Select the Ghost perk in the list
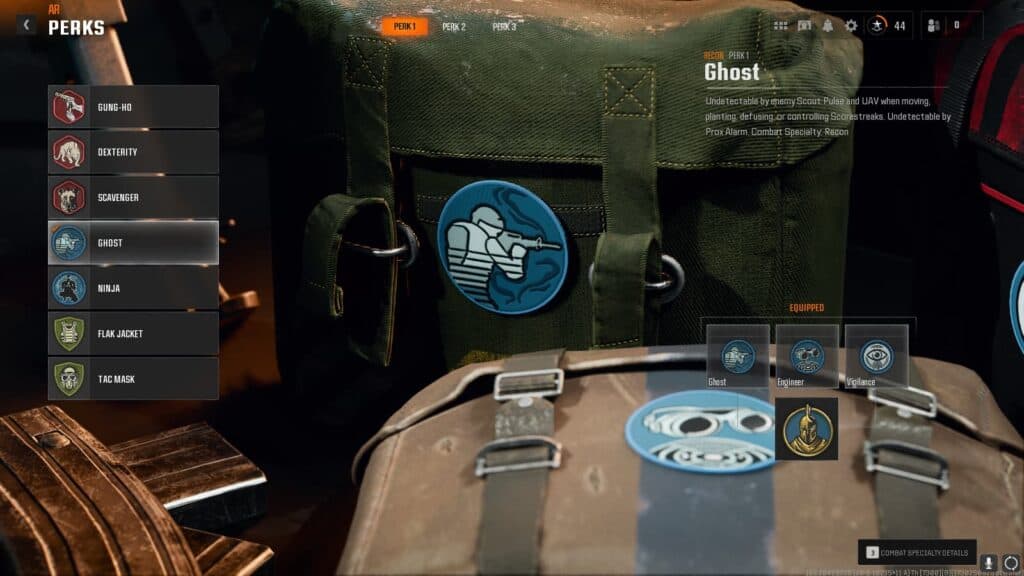The width and height of the screenshot is (1024, 576). click(x=133, y=243)
